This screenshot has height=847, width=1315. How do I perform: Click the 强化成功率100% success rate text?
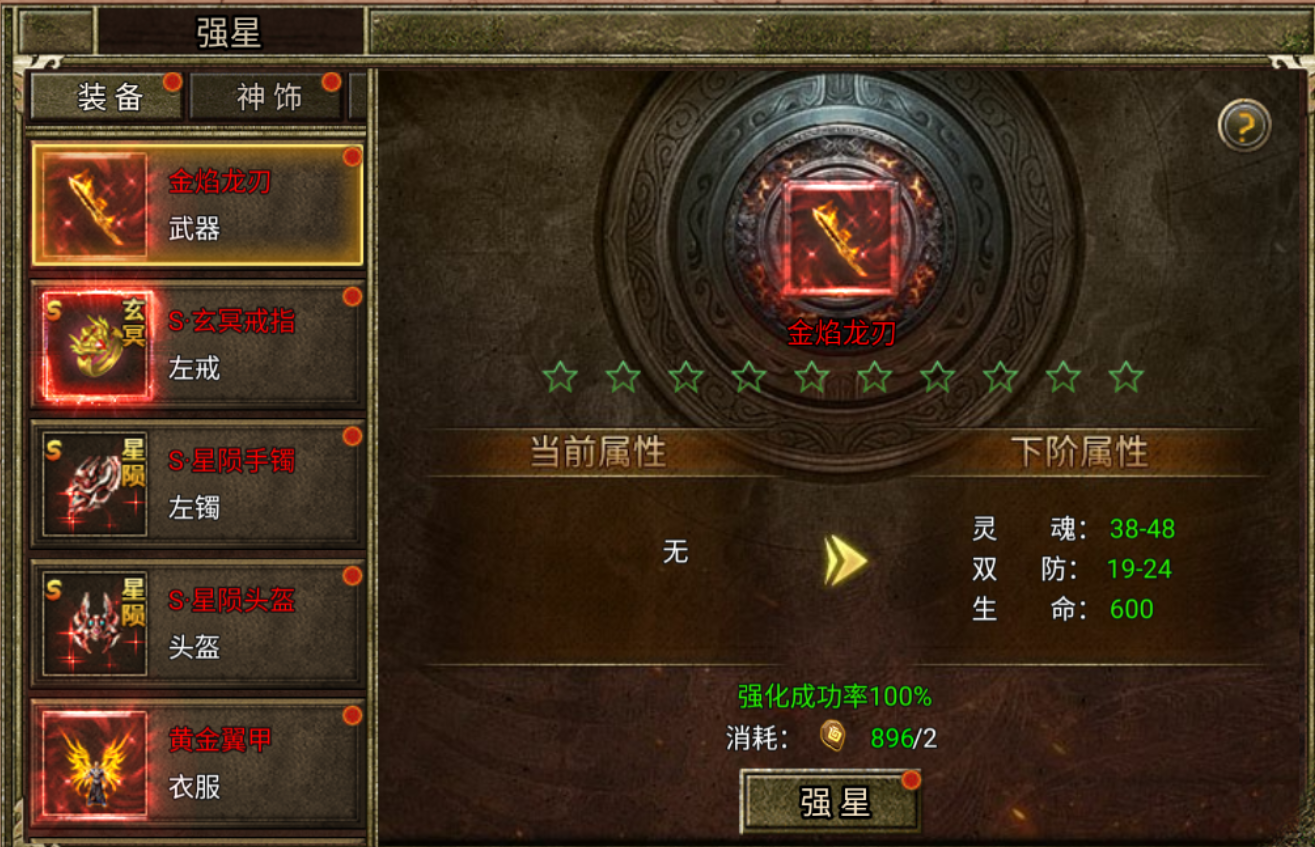836,693
